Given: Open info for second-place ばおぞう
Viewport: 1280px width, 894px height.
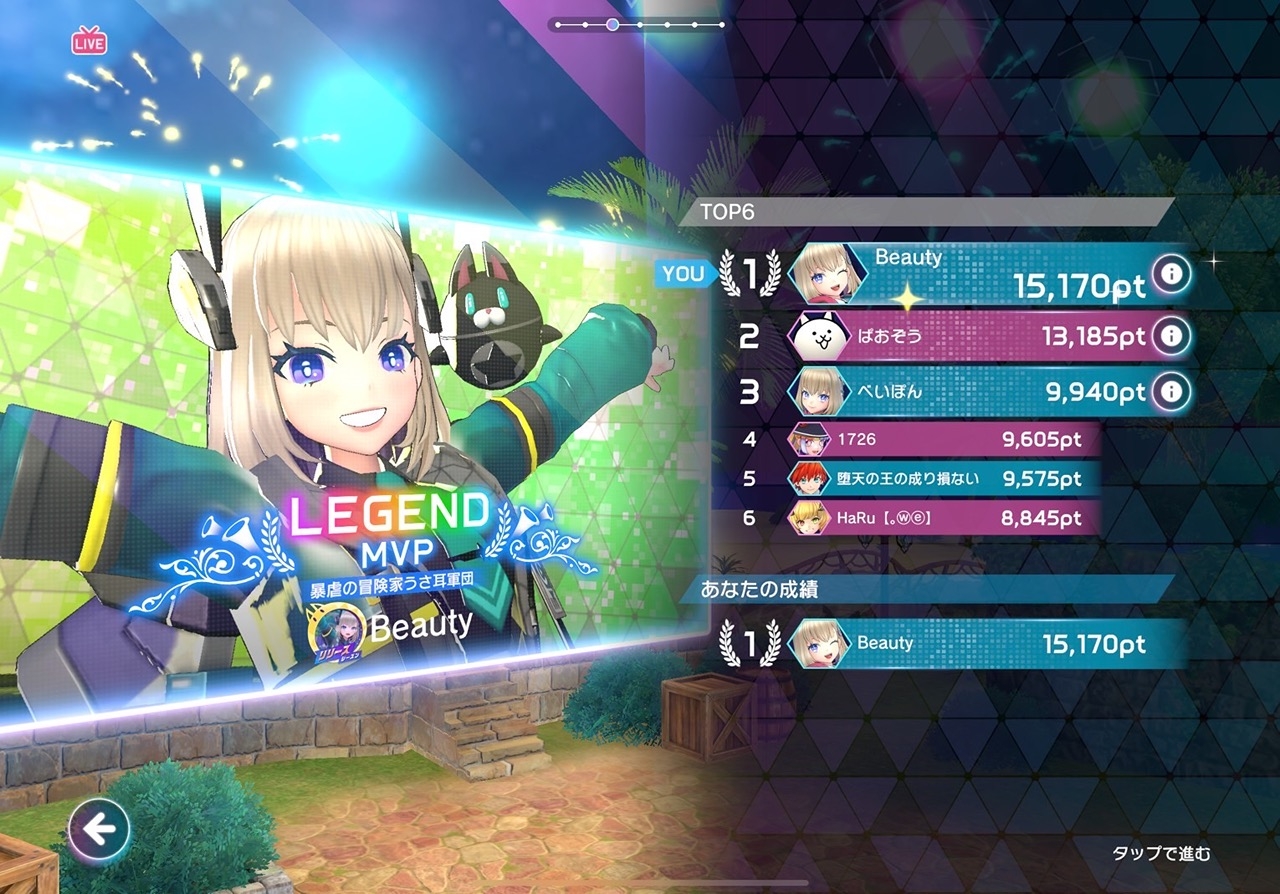Looking at the screenshot, I should tap(1171, 337).
